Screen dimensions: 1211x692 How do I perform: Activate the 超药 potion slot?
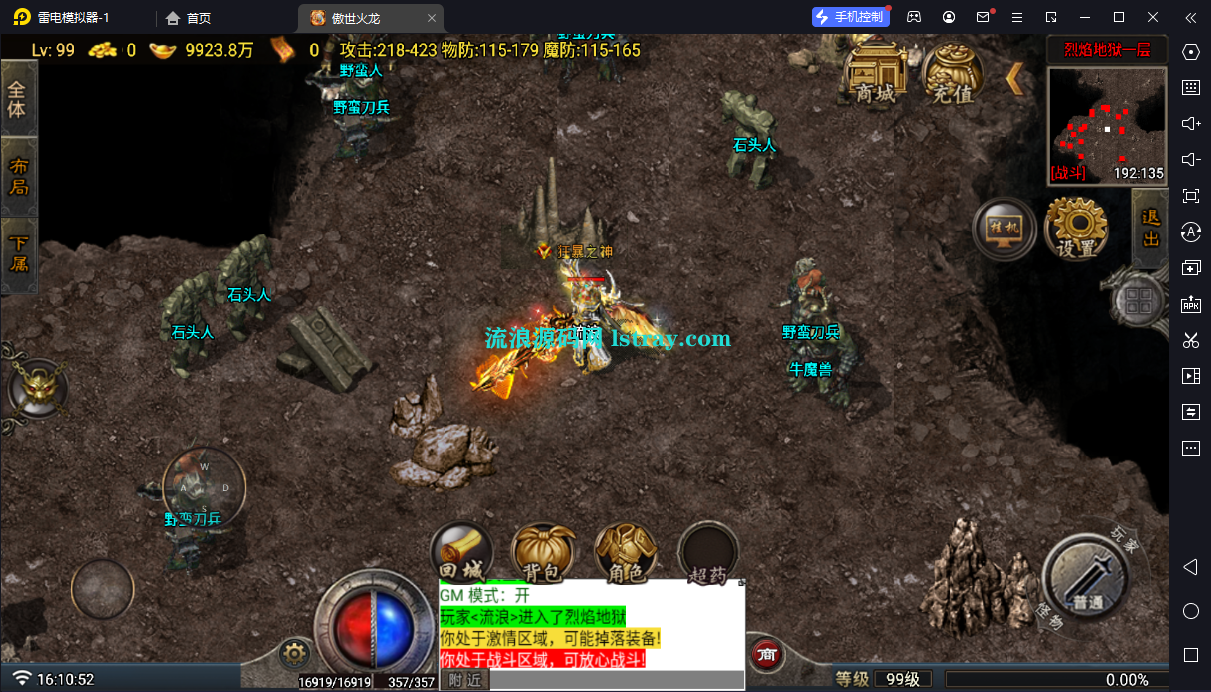(x=708, y=553)
